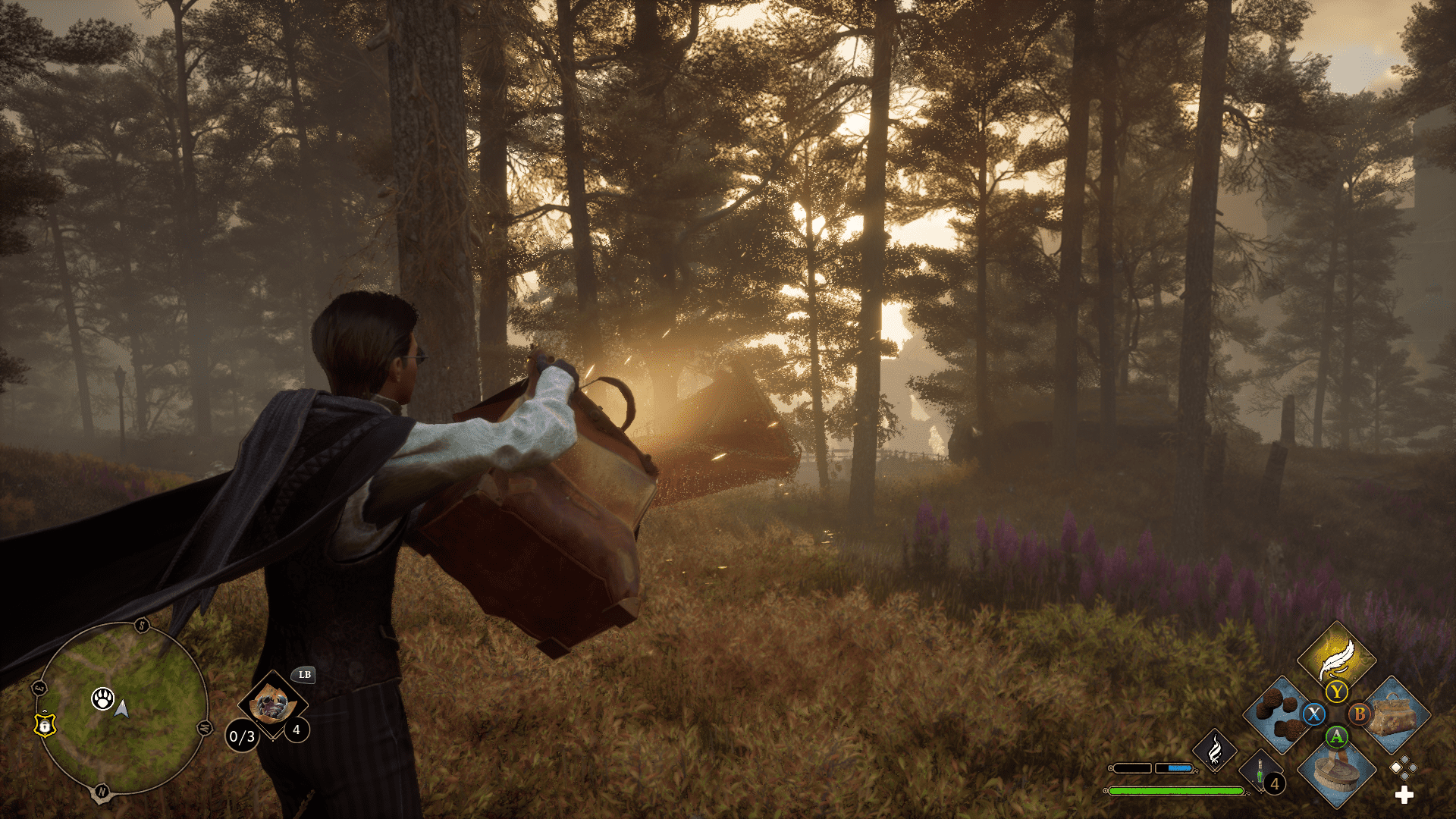Viewport: 1456px width, 819px height.
Task: Select the Nab-Sack bag slot
Action: [1394, 715]
